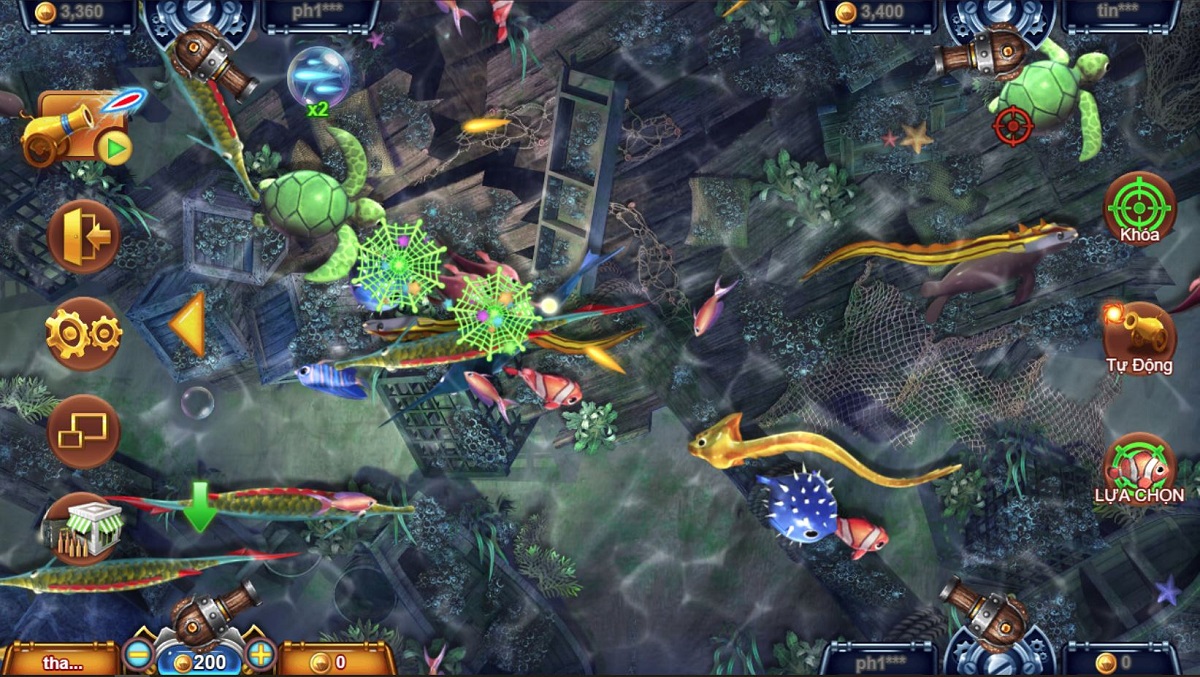
Task: Click the exit door button
Action: (x=84, y=237)
